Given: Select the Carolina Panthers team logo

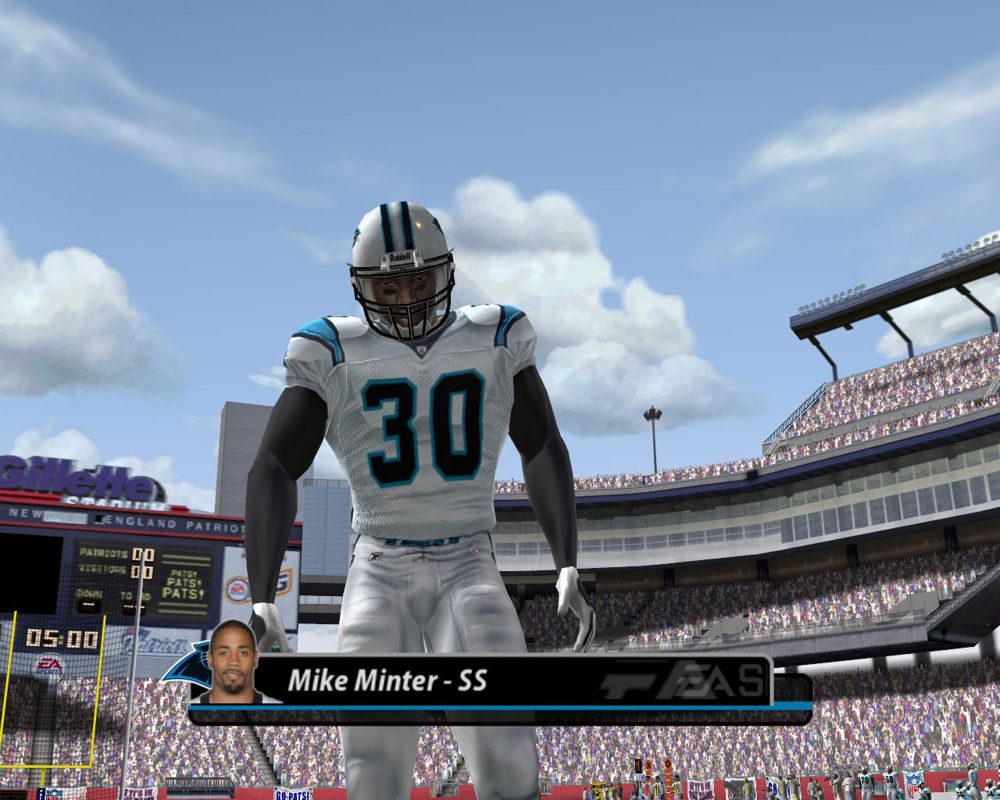Looking at the screenshot, I should tap(189, 665).
